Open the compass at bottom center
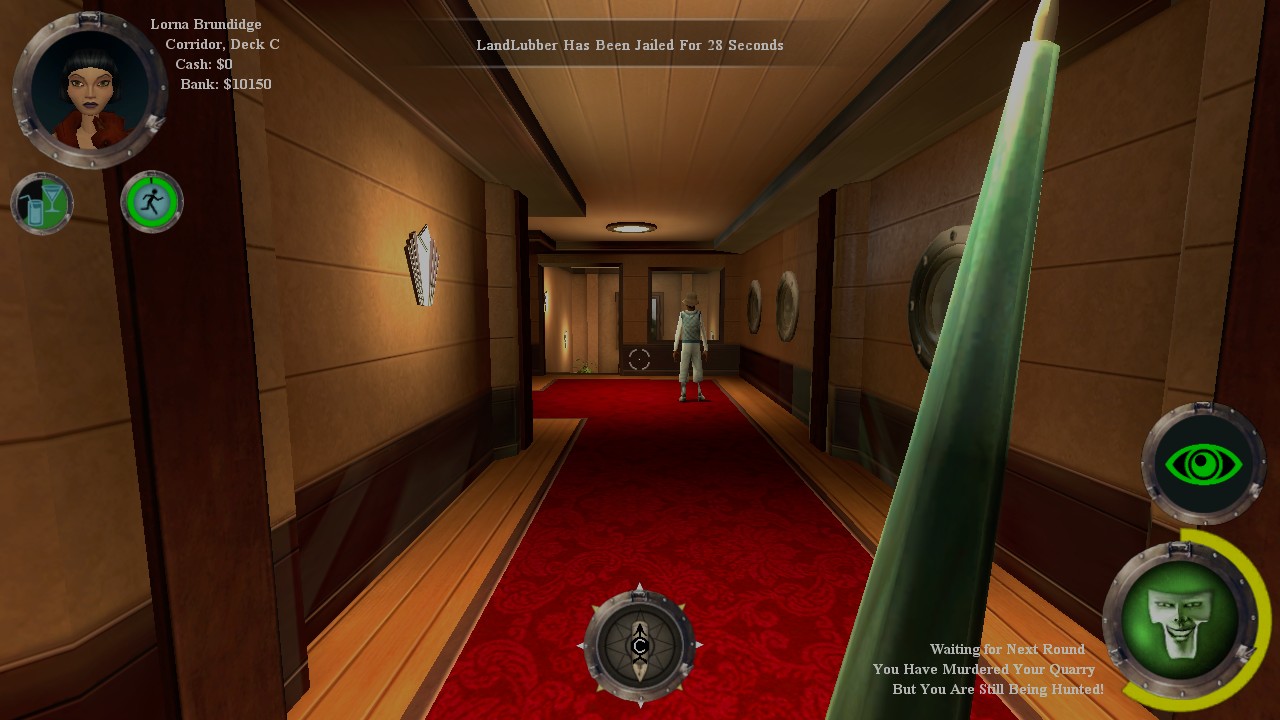The height and width of the screenshot is (720, 1280). [x=640, y=645]
